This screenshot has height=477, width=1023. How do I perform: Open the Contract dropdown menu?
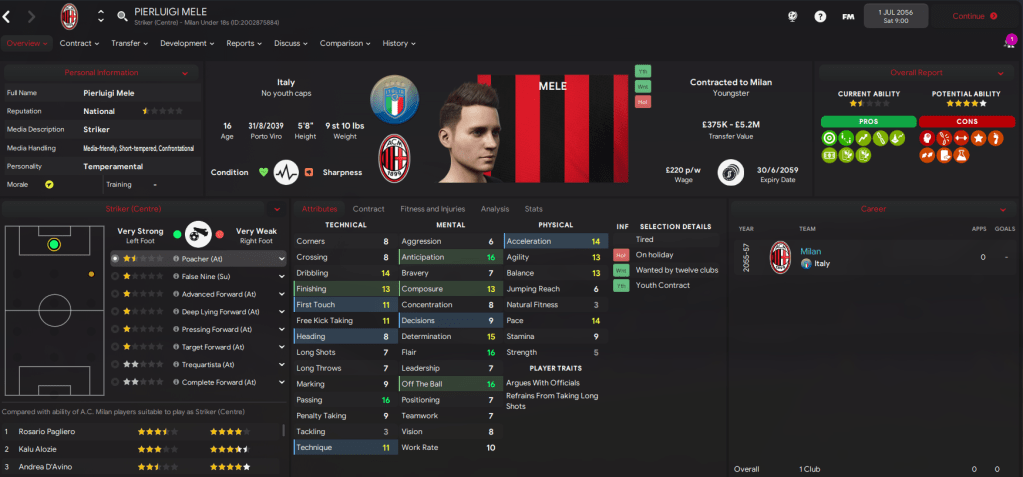point(79,43)
